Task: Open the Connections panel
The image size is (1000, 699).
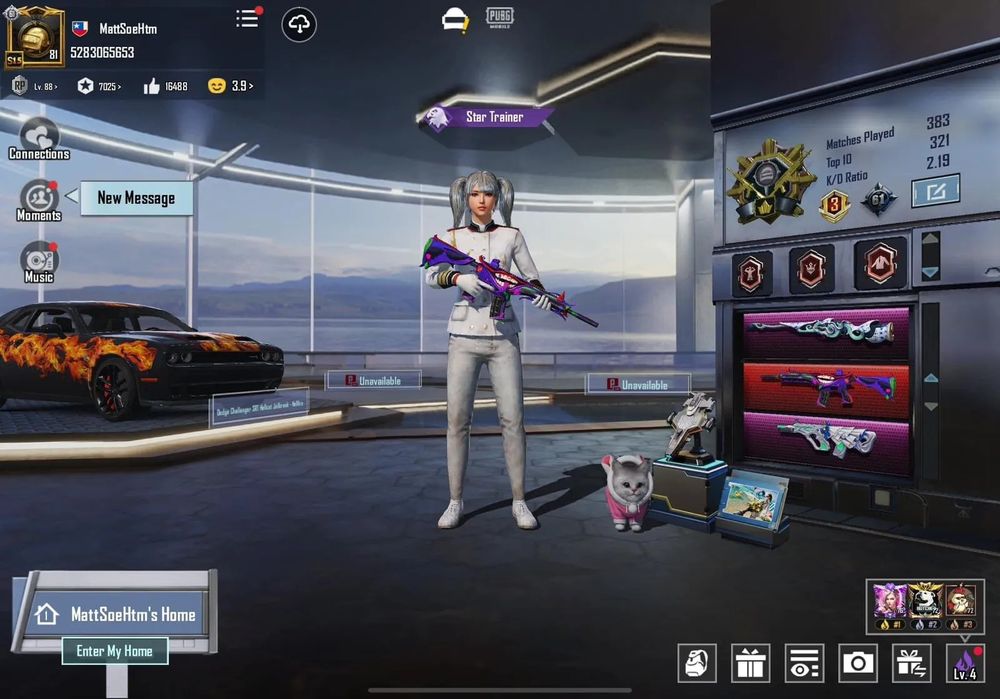Action: click(39, 139)
